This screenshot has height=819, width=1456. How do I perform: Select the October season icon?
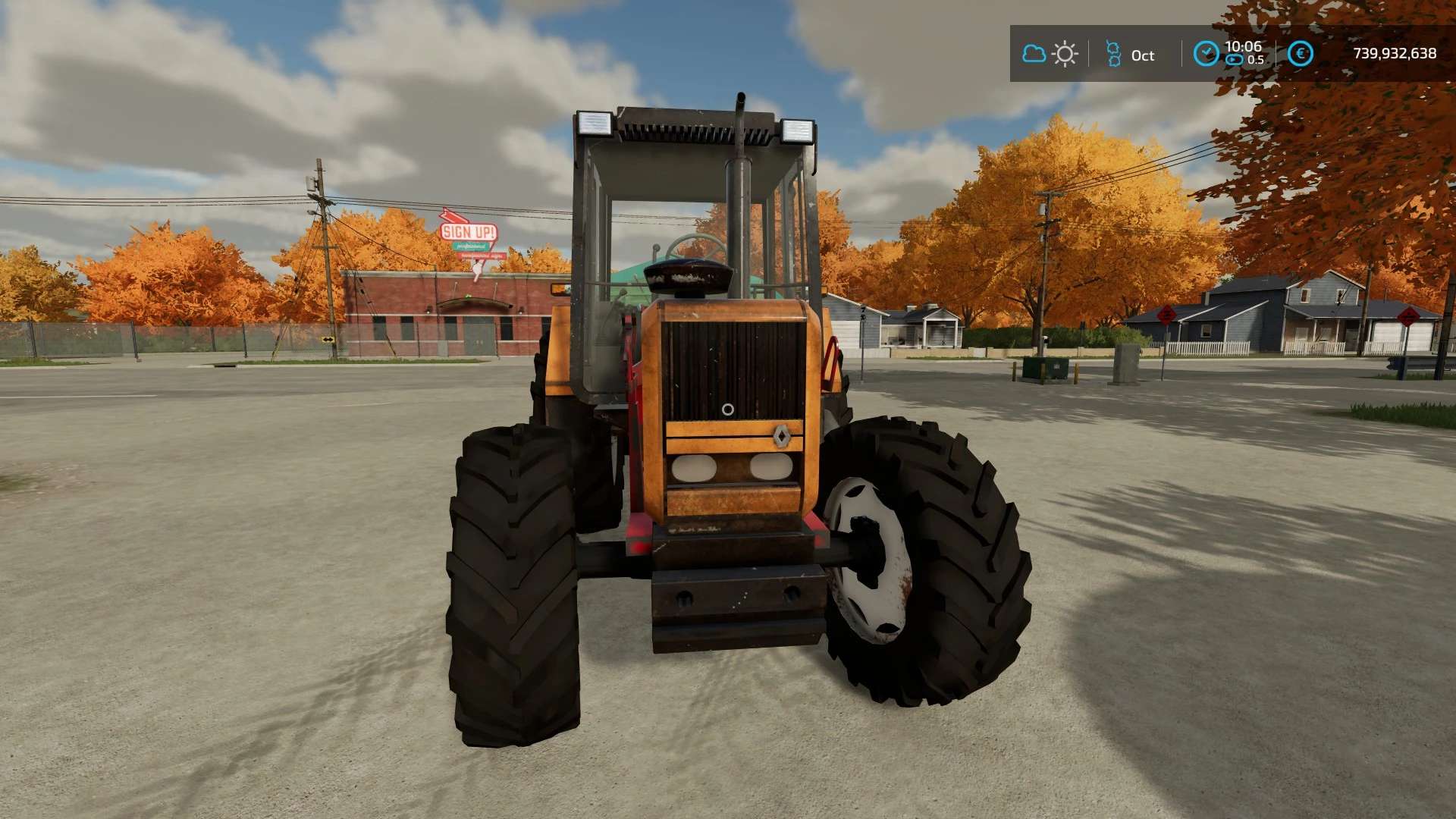1113,54
